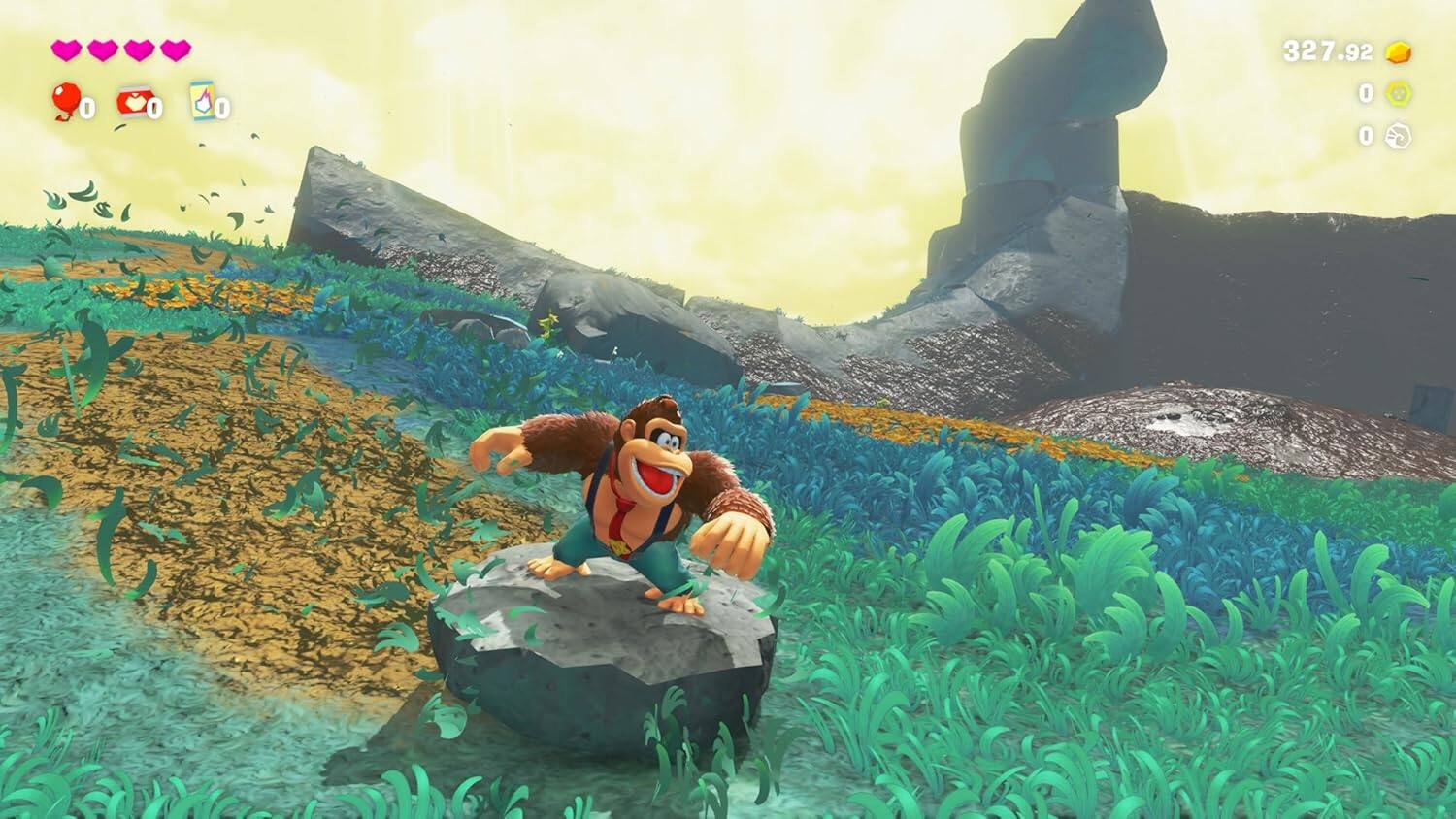The image size is (1456, 819).
Task: Open the heart jar counter display
Action: tap(154, 108)
